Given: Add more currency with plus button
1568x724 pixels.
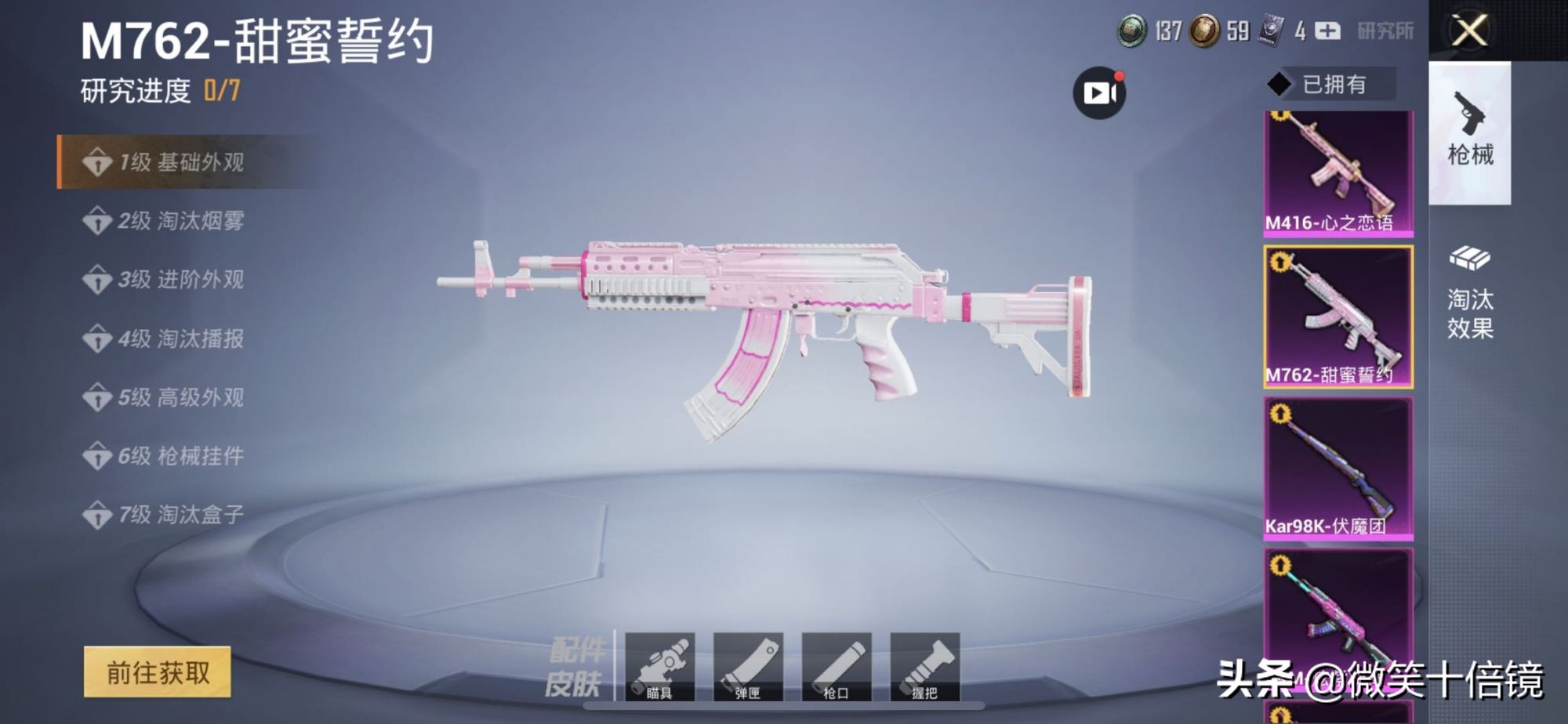Looking at the screenshot, I should coord(1327,31).
